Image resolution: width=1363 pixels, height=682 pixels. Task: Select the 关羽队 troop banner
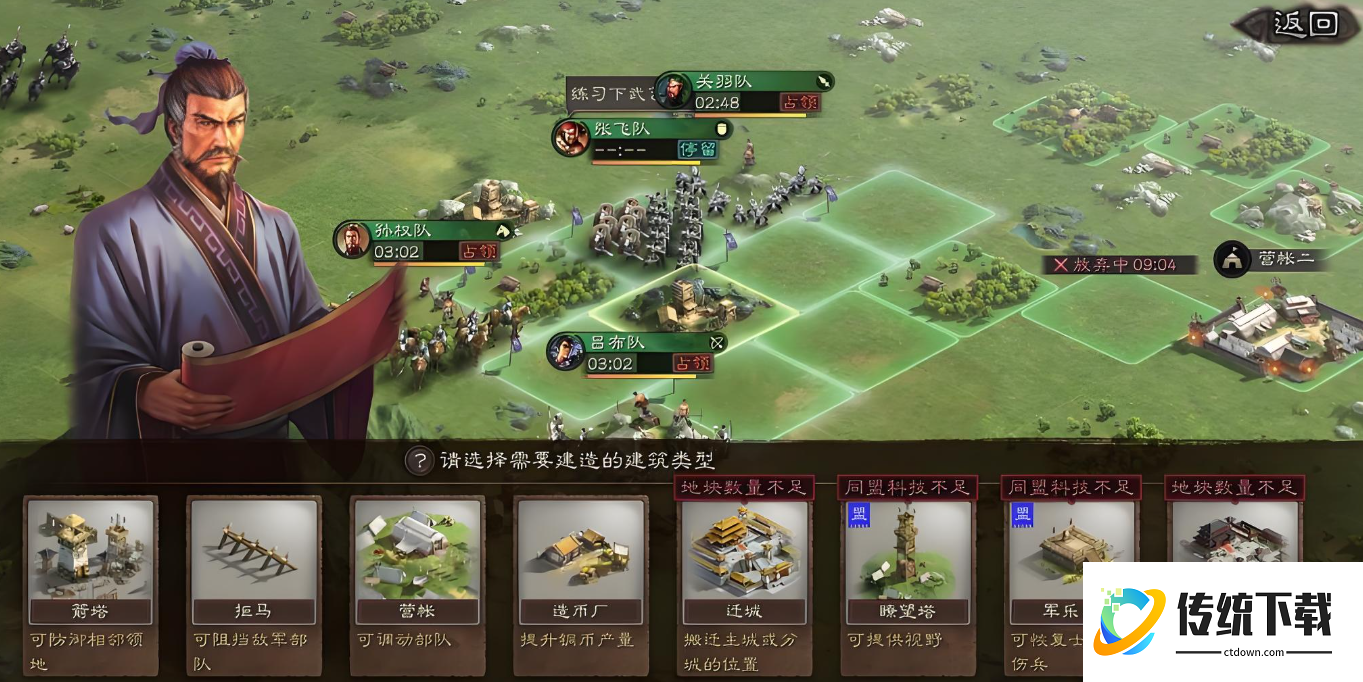(x=744, y=92)
